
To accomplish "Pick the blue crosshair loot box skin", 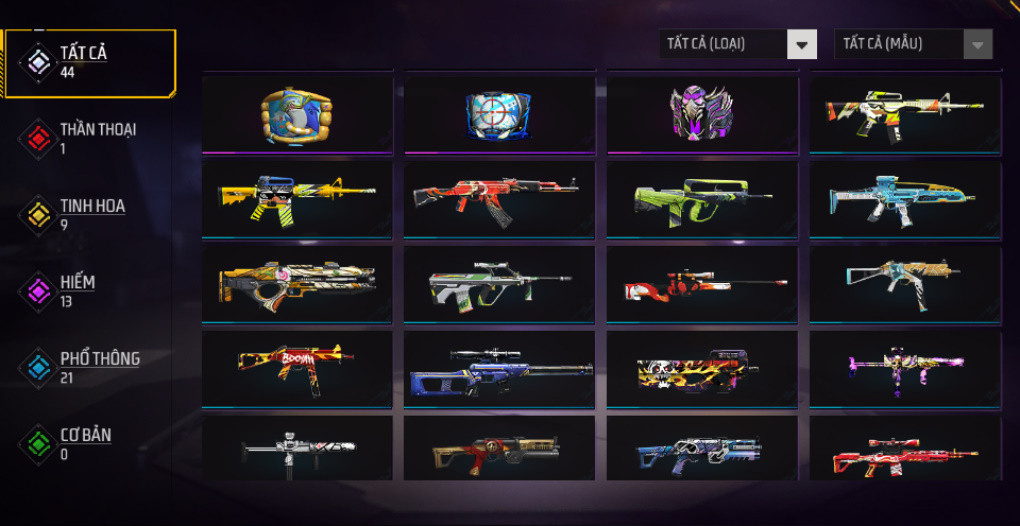I will coord(499,112).
